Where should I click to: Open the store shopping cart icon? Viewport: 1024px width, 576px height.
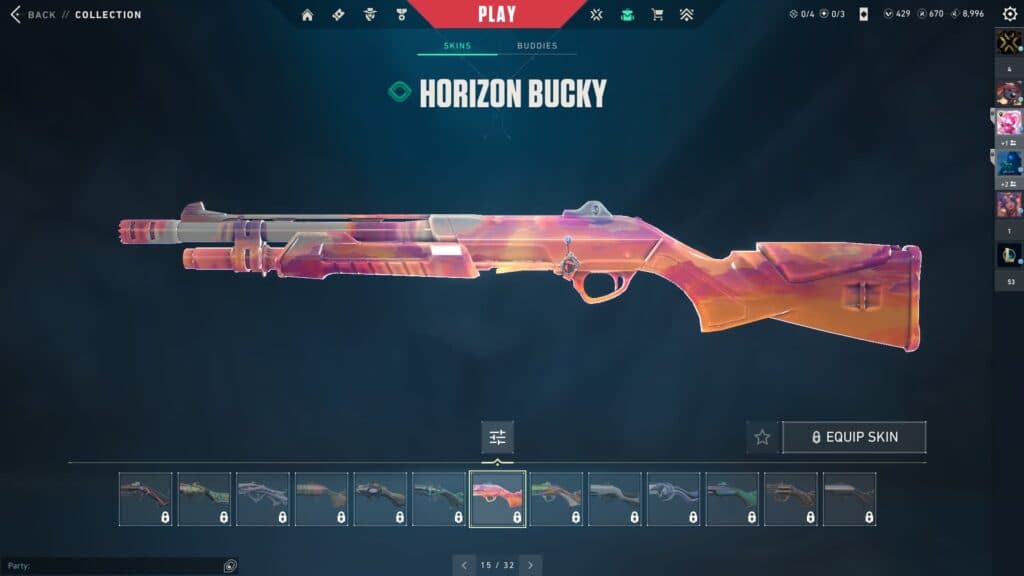[657, 15]
